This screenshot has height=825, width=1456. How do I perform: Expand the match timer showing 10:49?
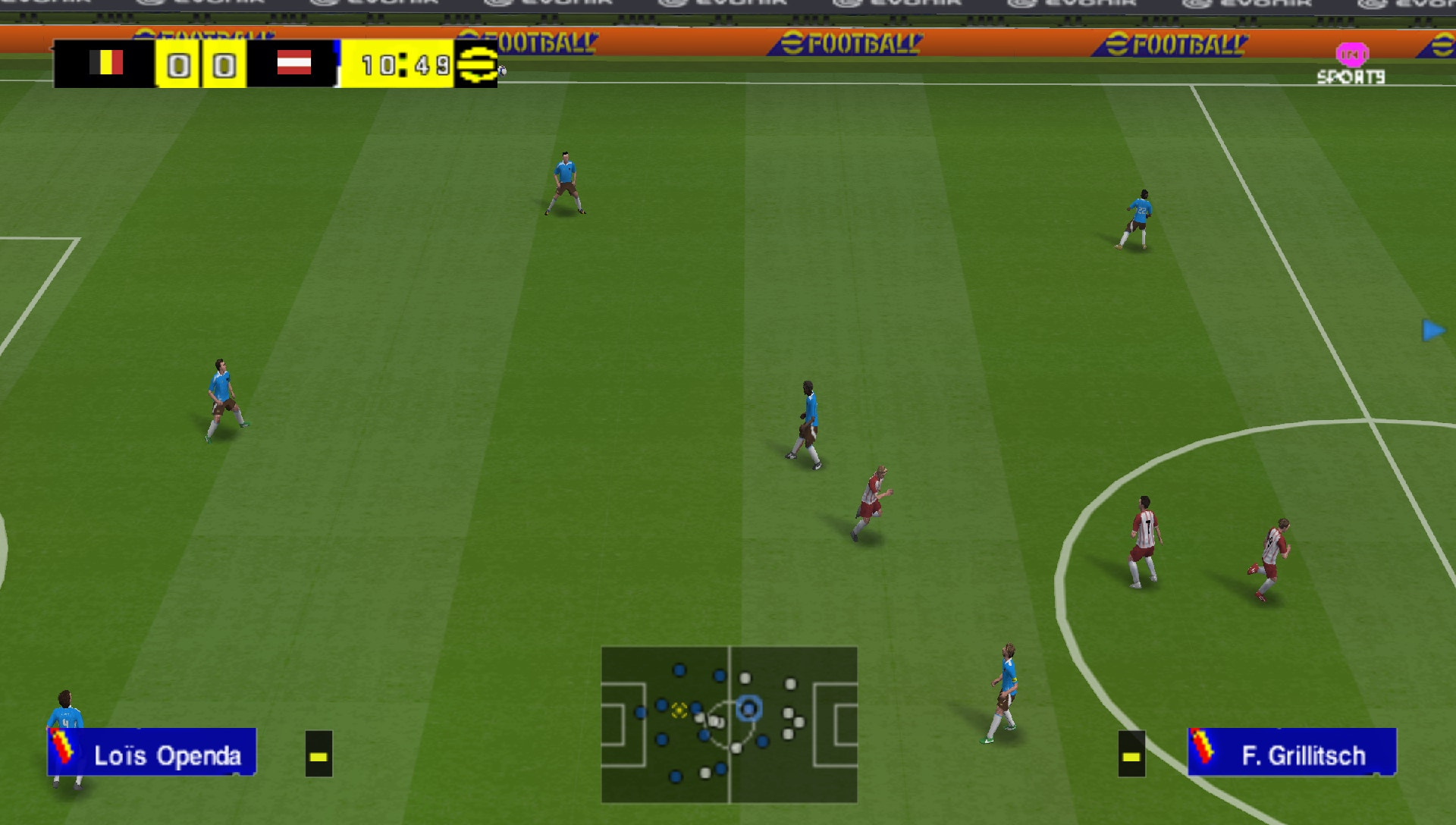tap(402, 66)
